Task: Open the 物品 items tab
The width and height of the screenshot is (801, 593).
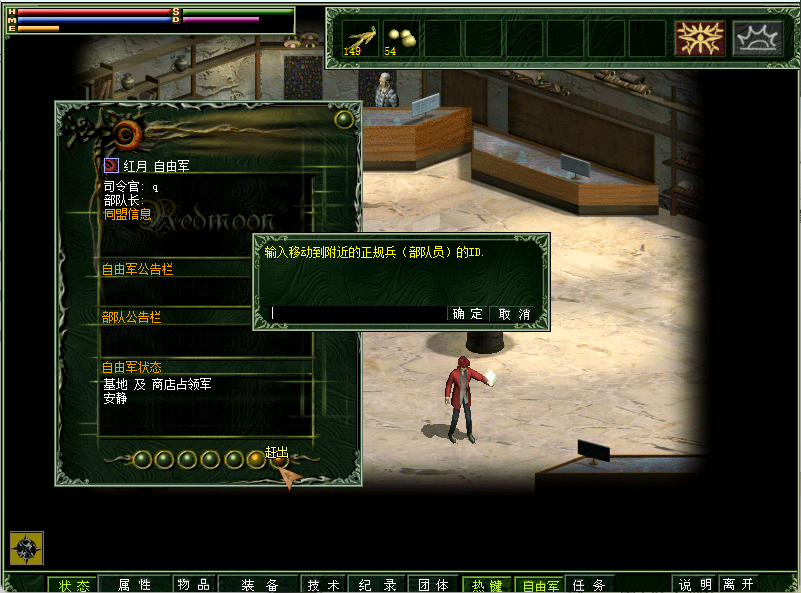Action: [192, 585]
